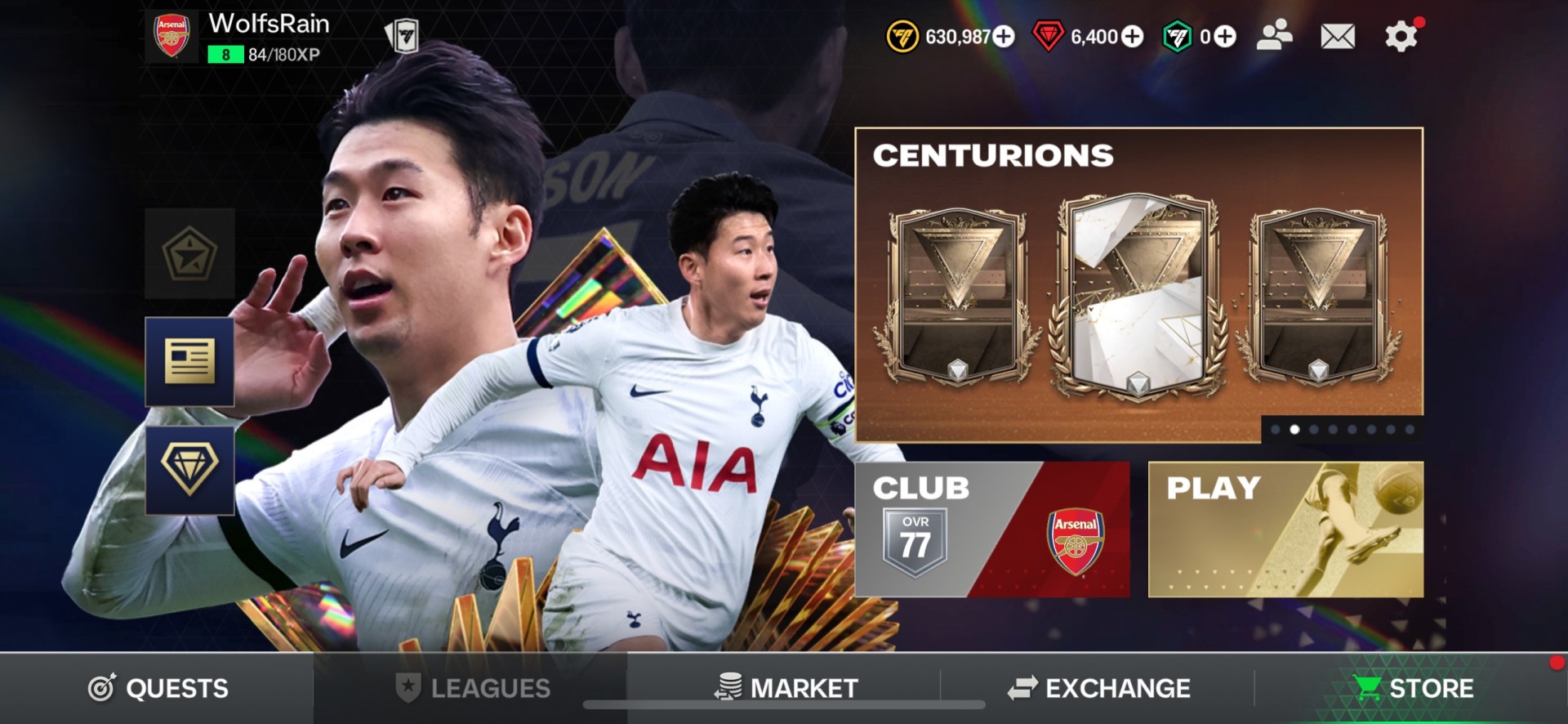The height and width of the screenshot is (724, 1568).
Task: Open the Club panel with OVR 77
Action: pyautogui.click(x=992, y=530)
